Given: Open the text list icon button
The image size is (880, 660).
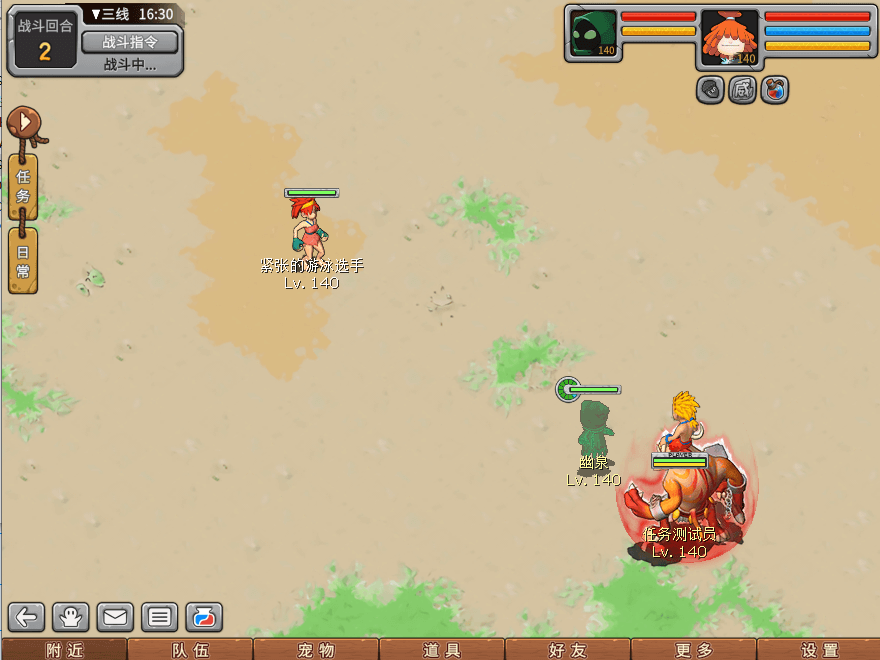Looking at the screenshot, I should click(159, 616).
